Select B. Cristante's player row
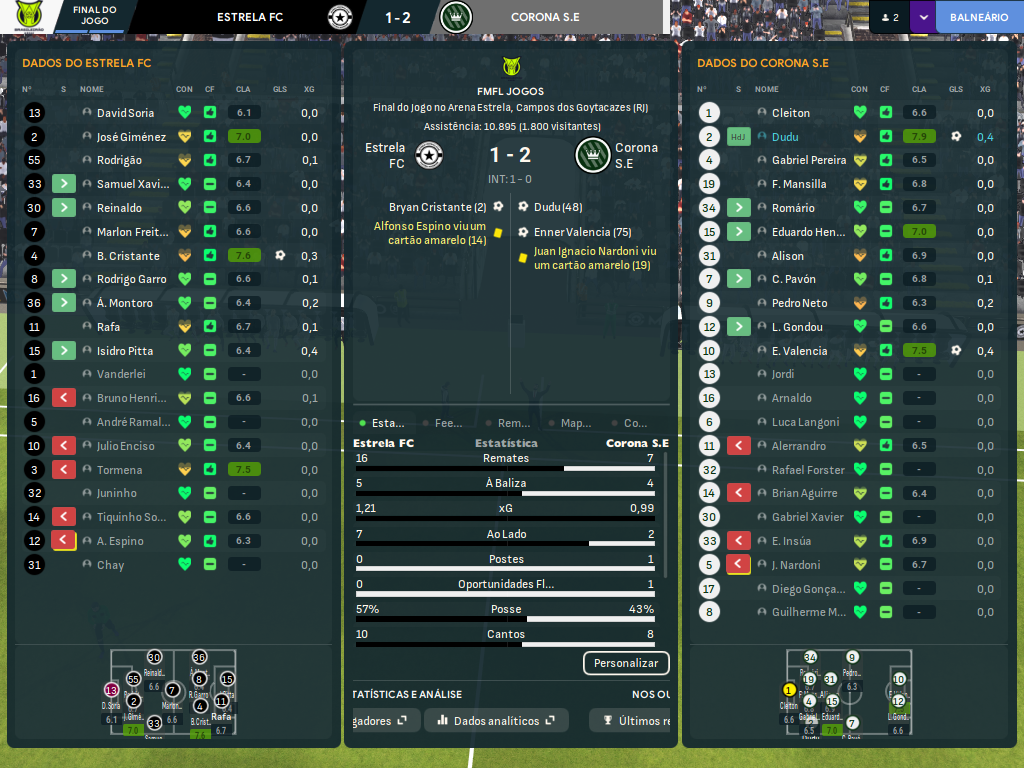The width and height of the screenshot is (1024, 768). [x=128, y=256]
